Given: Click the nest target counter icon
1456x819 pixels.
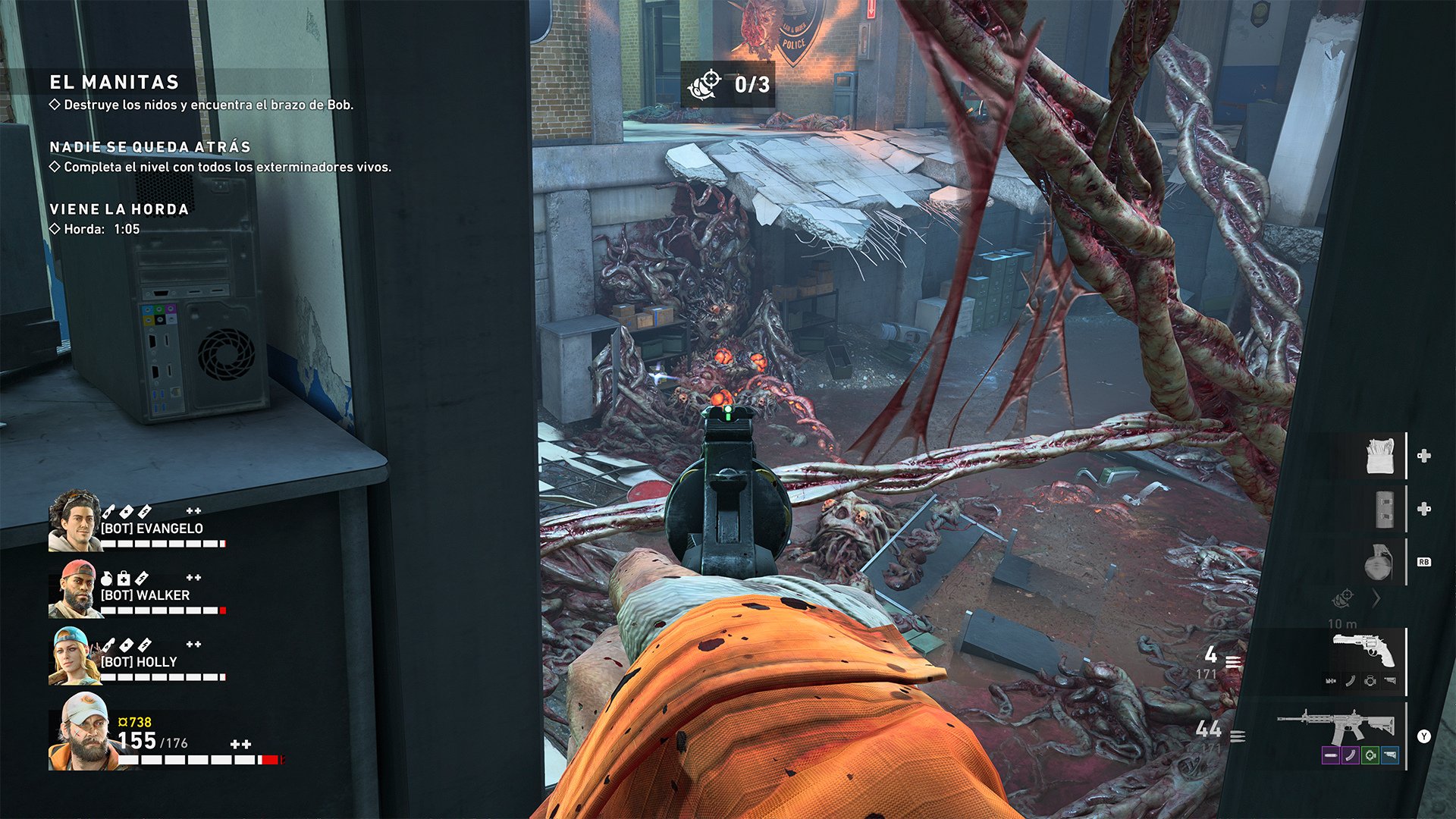Looking at the screenshot, I should click(704, 85).
